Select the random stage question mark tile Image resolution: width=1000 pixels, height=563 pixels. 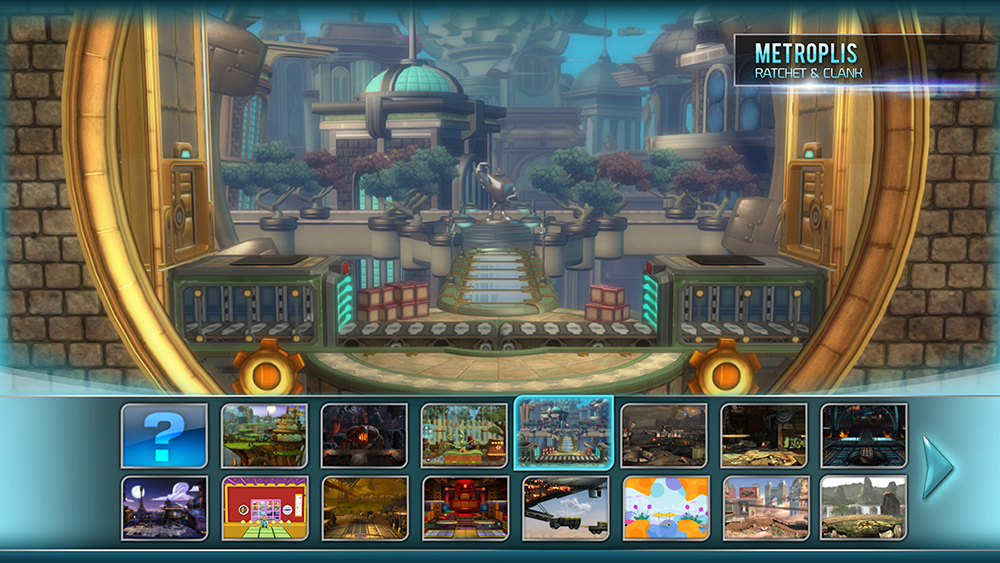tap(164, 435)
